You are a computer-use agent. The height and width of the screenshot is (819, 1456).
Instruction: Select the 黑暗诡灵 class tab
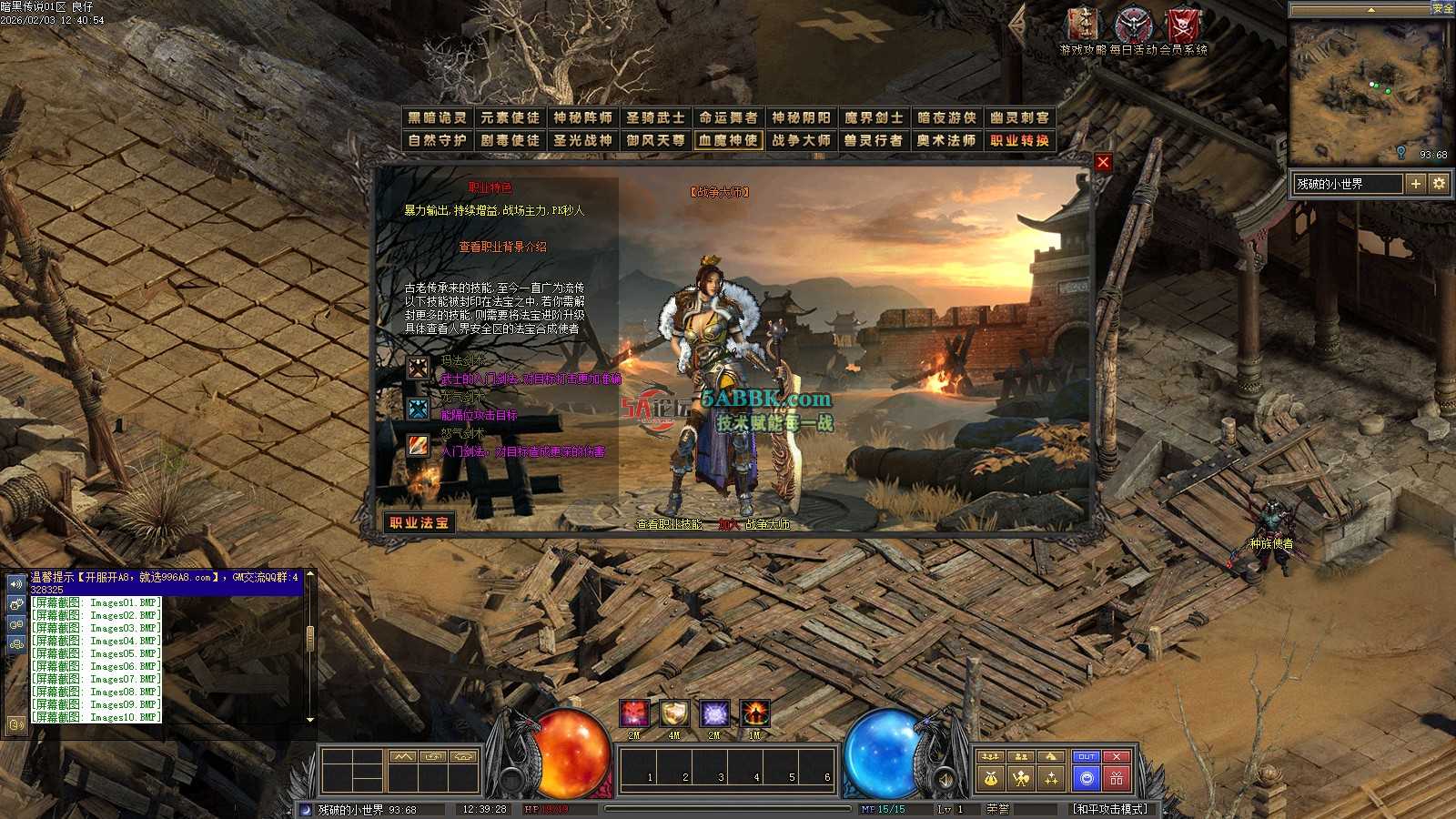click(437, 117)
